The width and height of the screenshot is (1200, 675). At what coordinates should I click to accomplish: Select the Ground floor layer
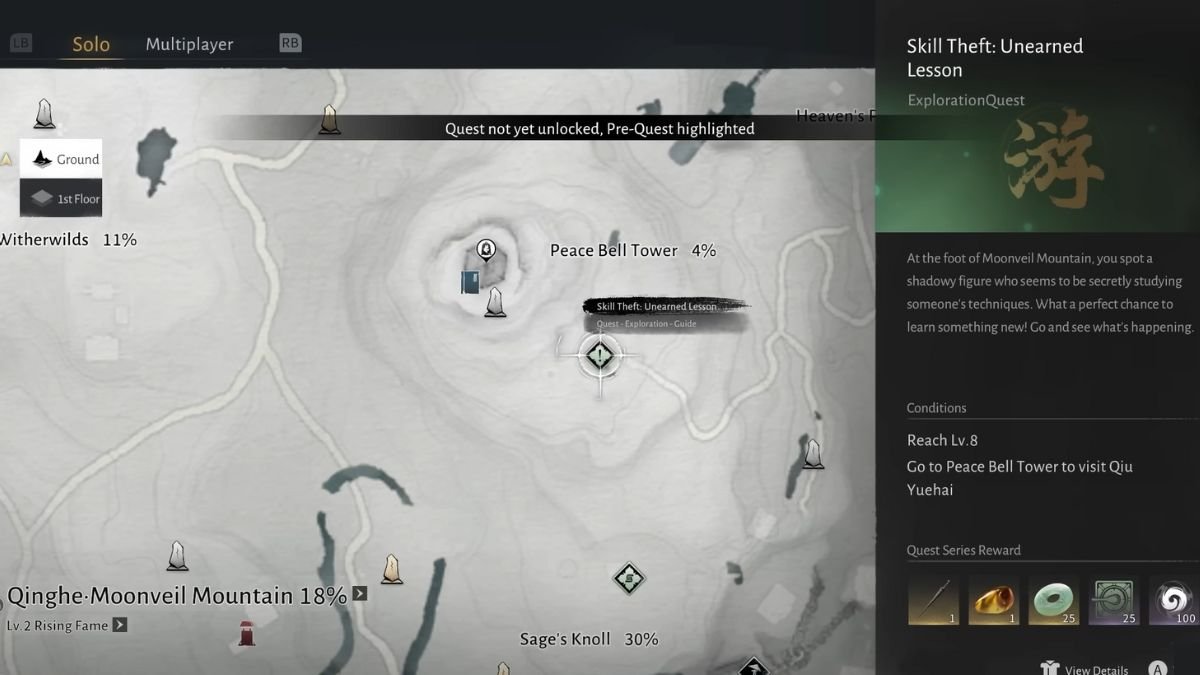tap(62, 159)
